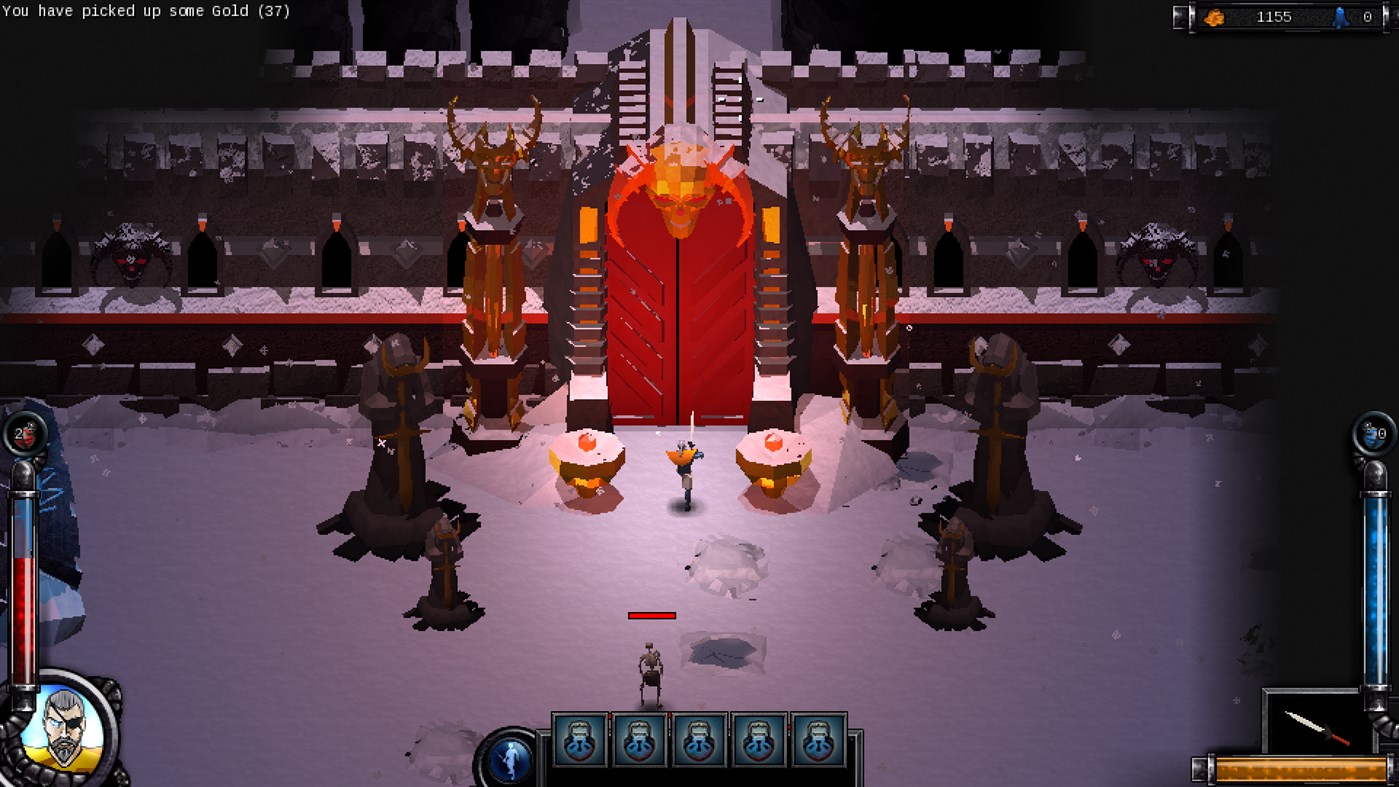
Task: Open the equipped sword slot
Action: point(1317,730)
